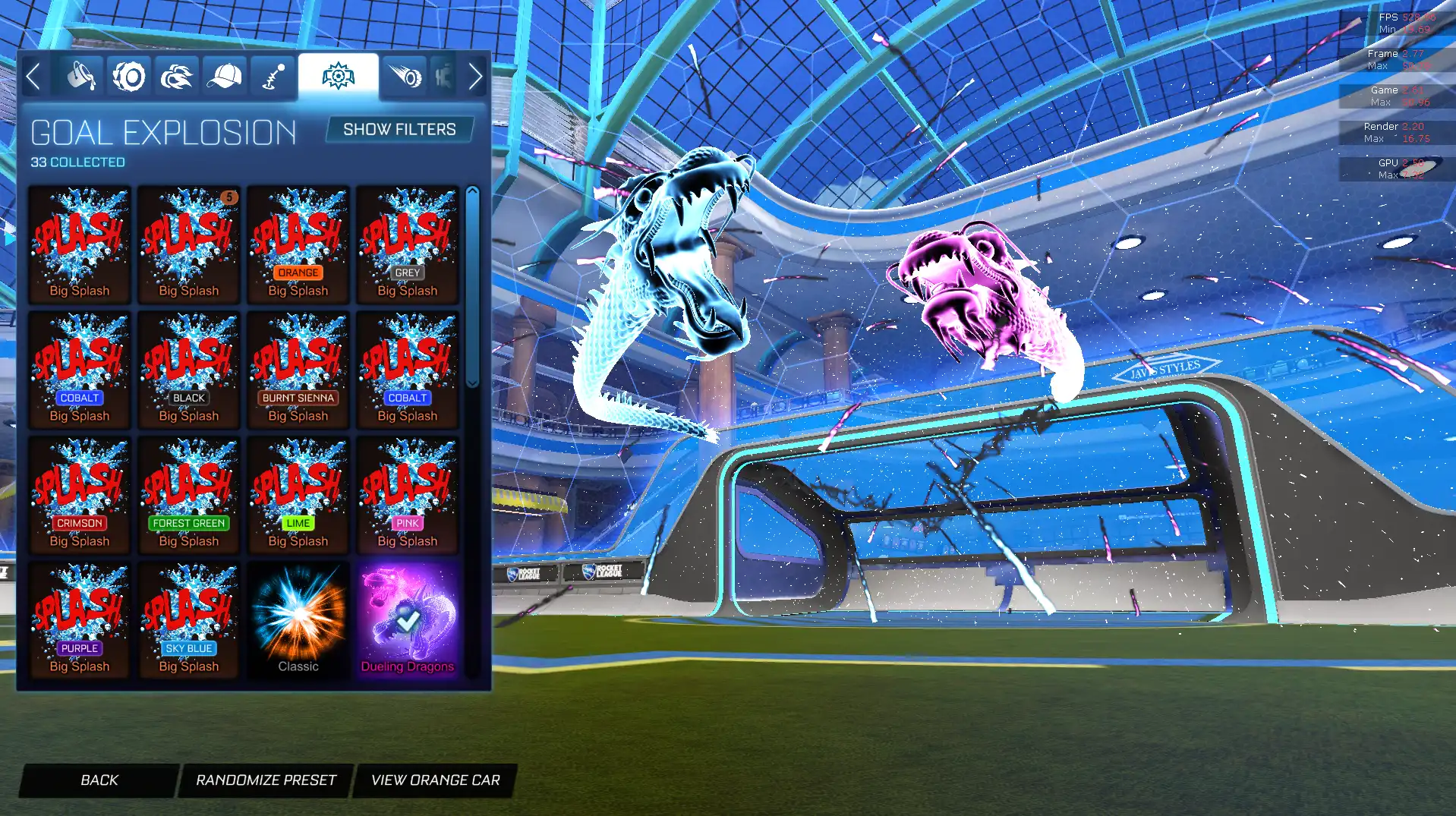Select the Crimson Big Splash
The image size is (1456, 816).
[80, 496]
